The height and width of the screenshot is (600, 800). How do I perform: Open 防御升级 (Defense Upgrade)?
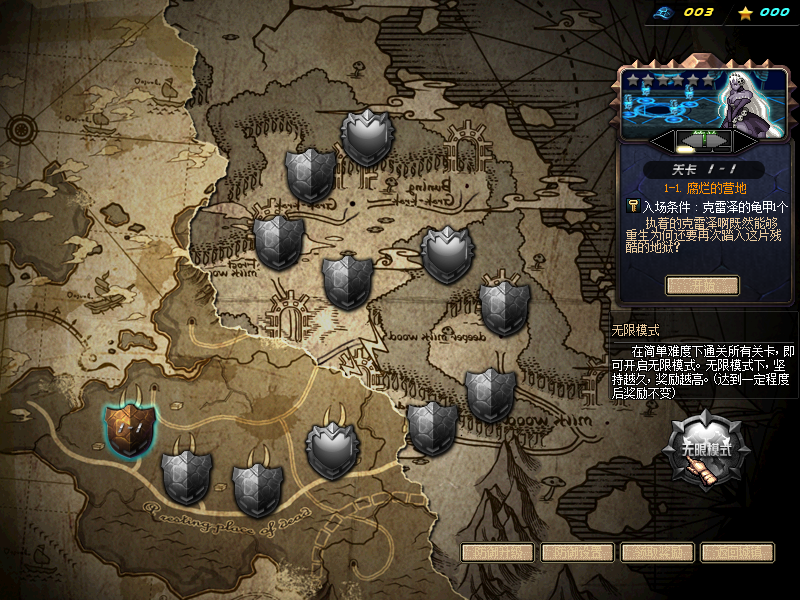click(x=497, y=552)
